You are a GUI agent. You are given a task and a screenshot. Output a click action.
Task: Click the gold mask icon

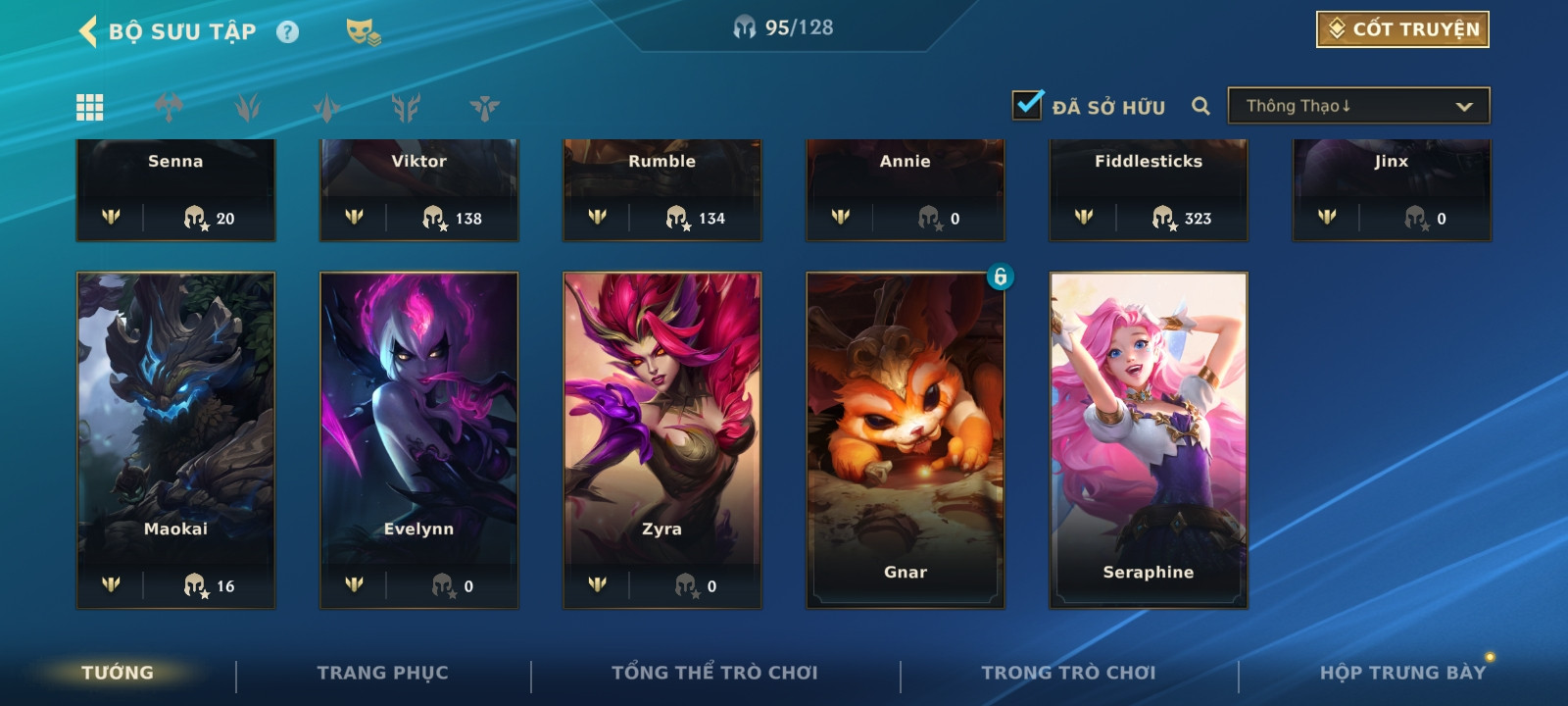click(x=363, y=32)
